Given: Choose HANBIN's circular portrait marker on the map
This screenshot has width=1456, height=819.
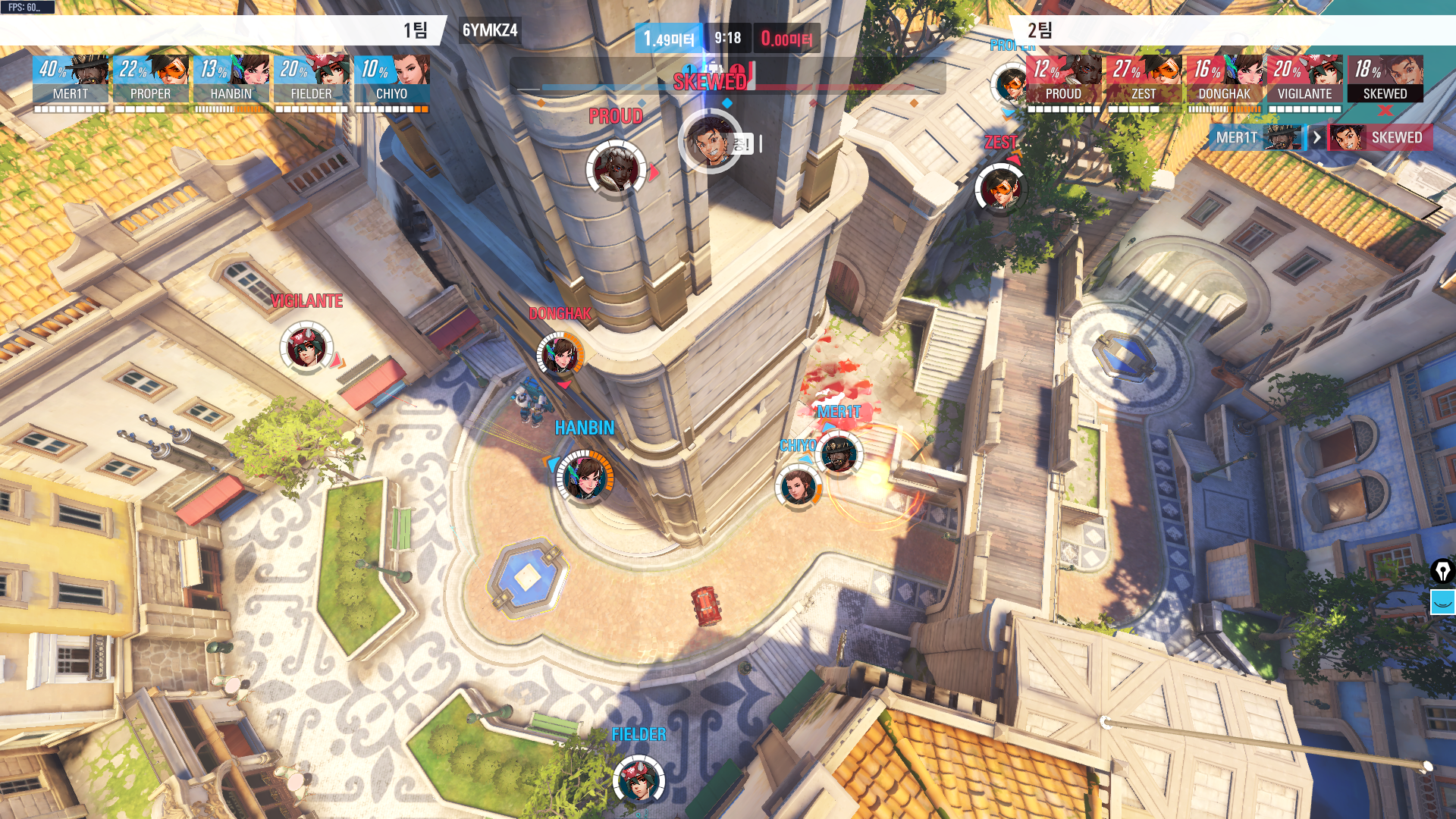Looking at the screenshot, I should (585, 477).
